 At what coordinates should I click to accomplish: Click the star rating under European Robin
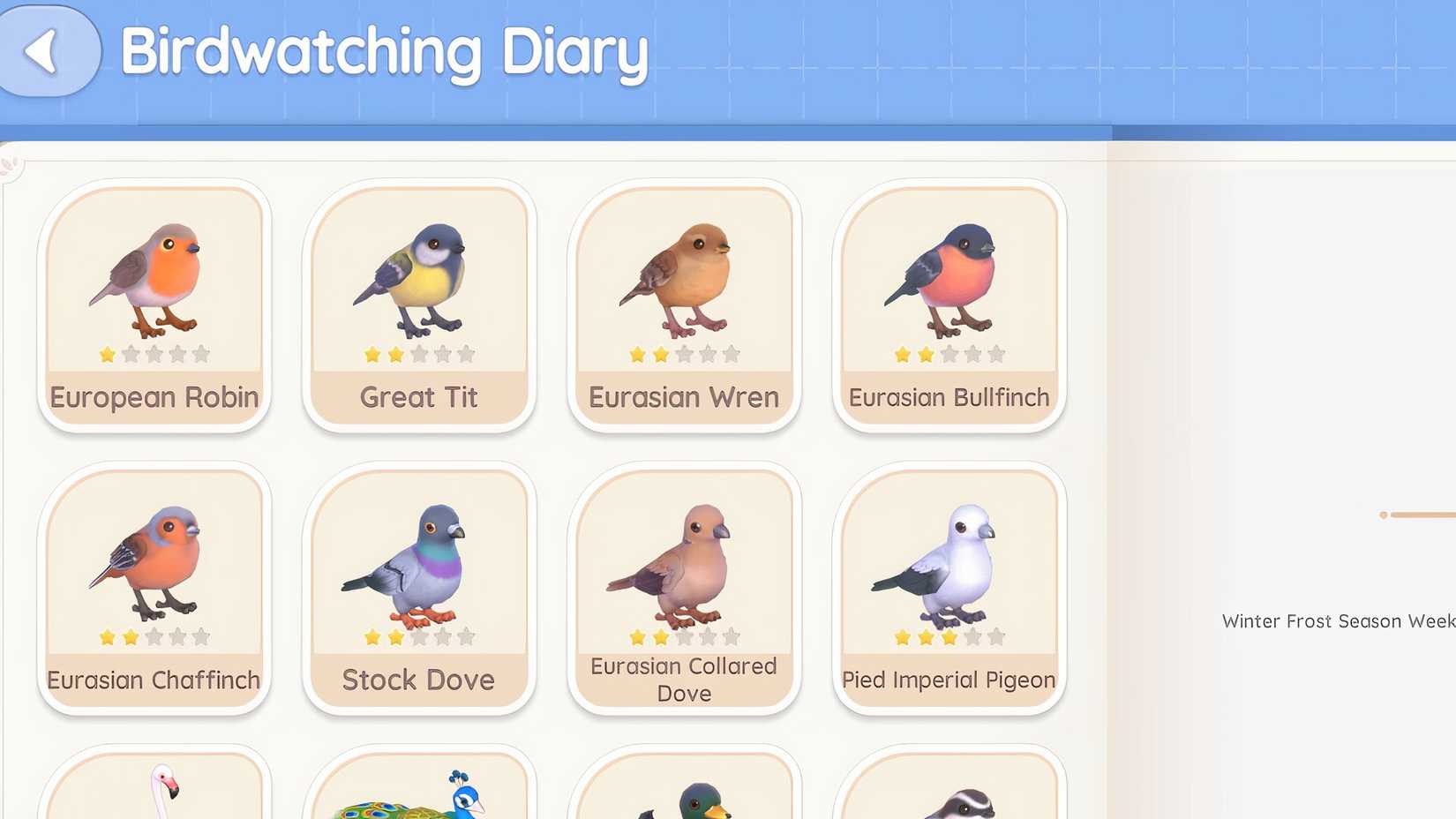[155, 353]
